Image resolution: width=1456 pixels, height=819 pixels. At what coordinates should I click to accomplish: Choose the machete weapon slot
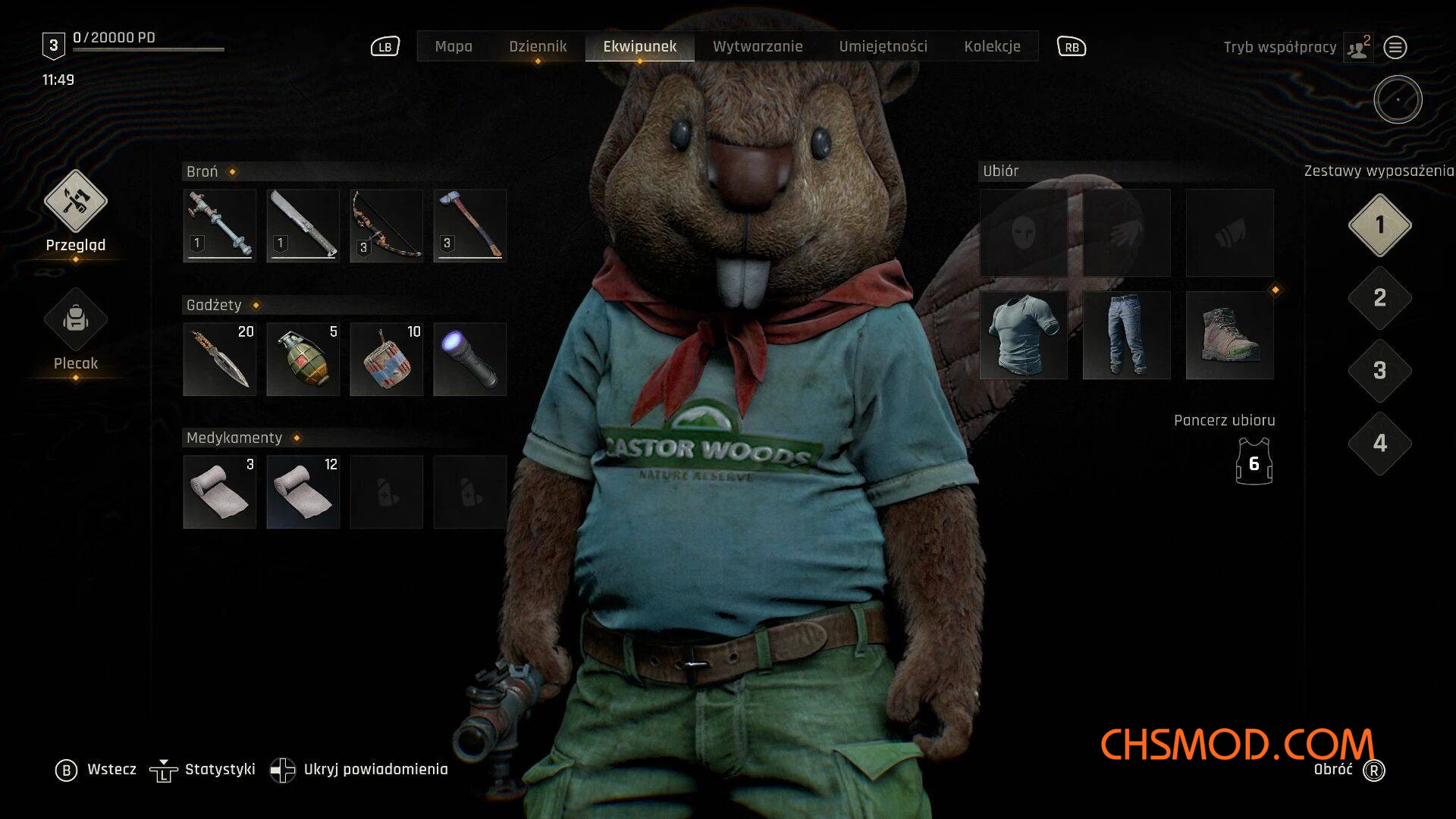click(303, 226)
